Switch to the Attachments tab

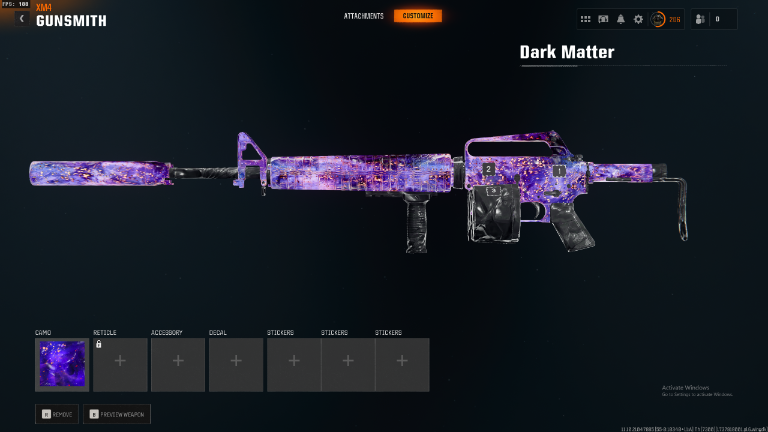pyautogui.click(x=363, y=16)
